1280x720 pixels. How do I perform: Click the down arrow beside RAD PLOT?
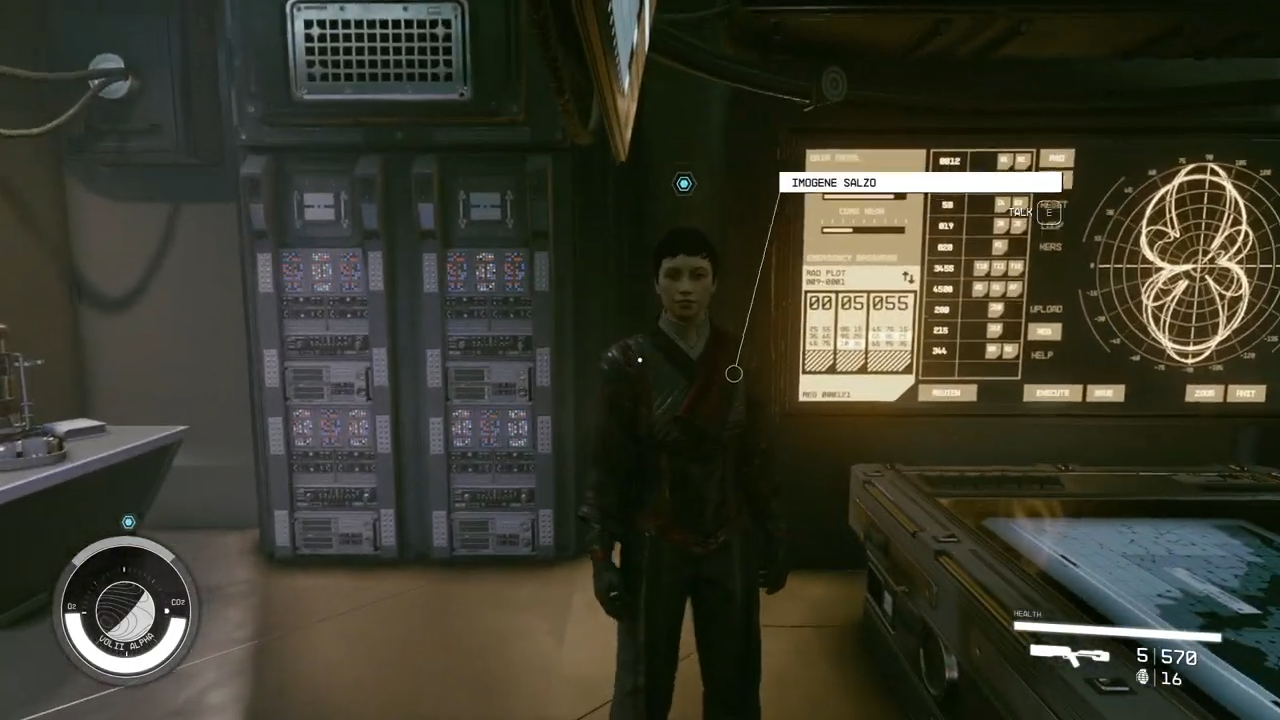(x=911, y=279)
